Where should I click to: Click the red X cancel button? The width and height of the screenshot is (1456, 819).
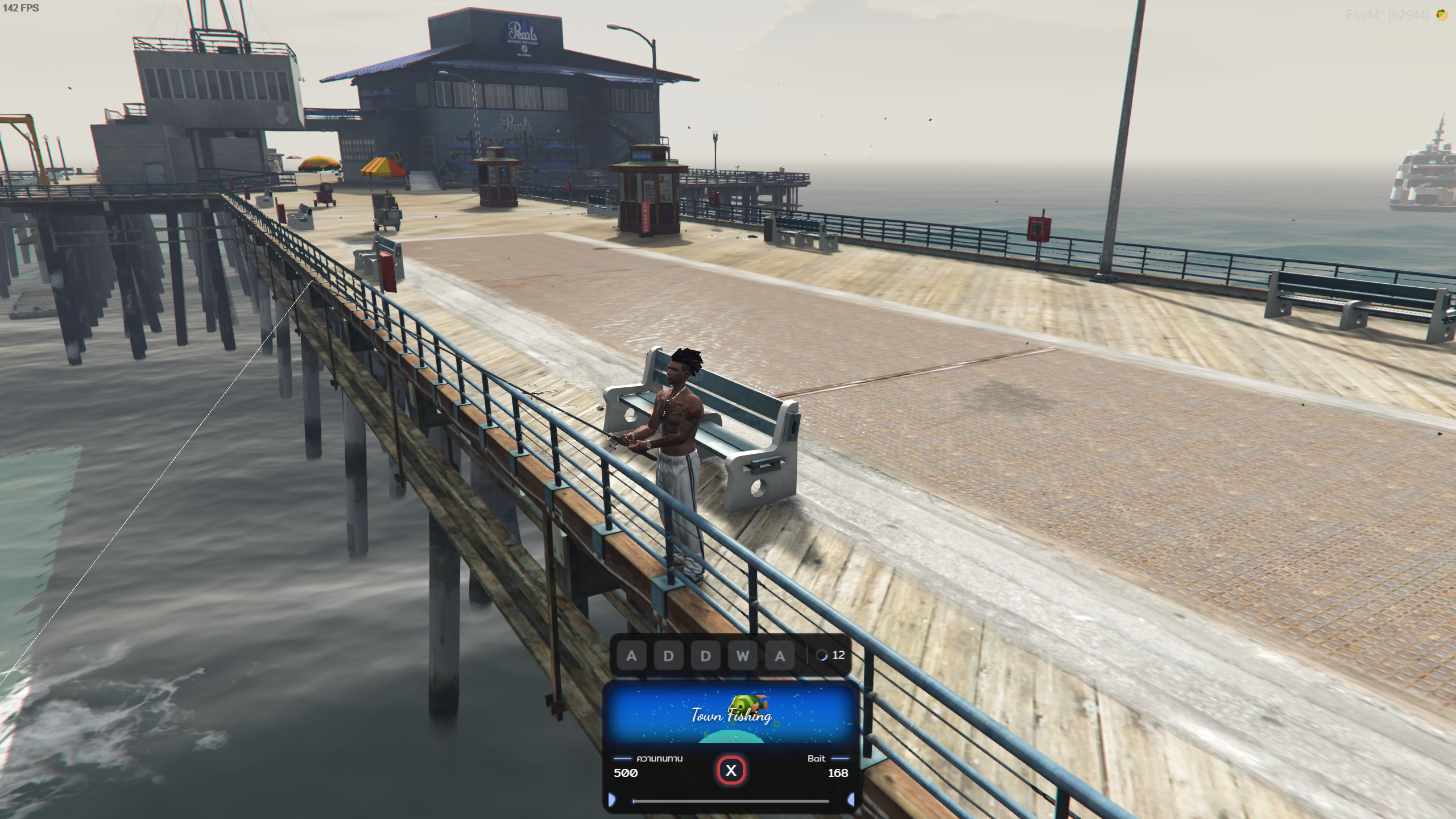(x=731, y=771)
